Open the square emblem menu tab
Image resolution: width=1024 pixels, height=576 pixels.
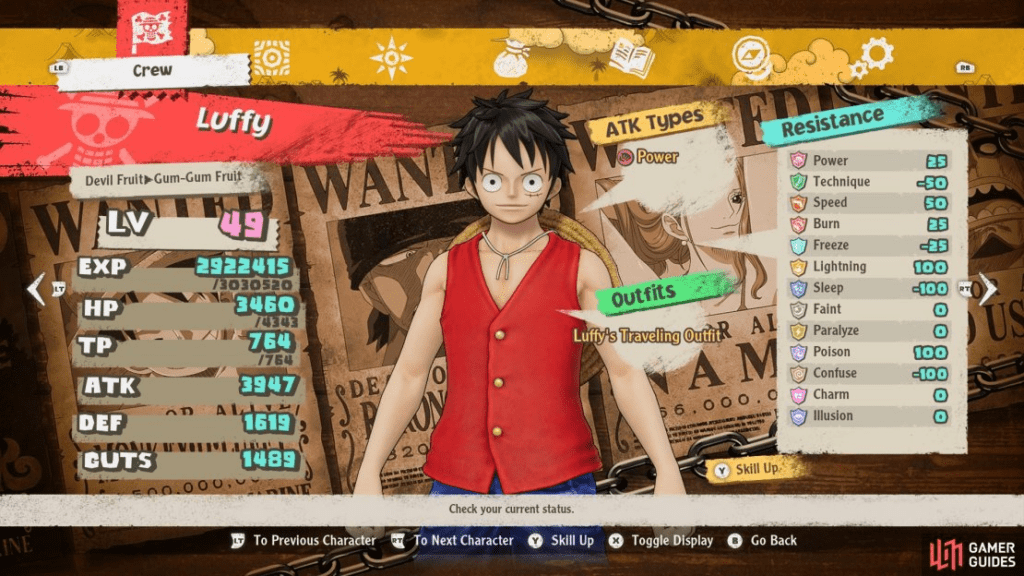(x=271, y=58)
